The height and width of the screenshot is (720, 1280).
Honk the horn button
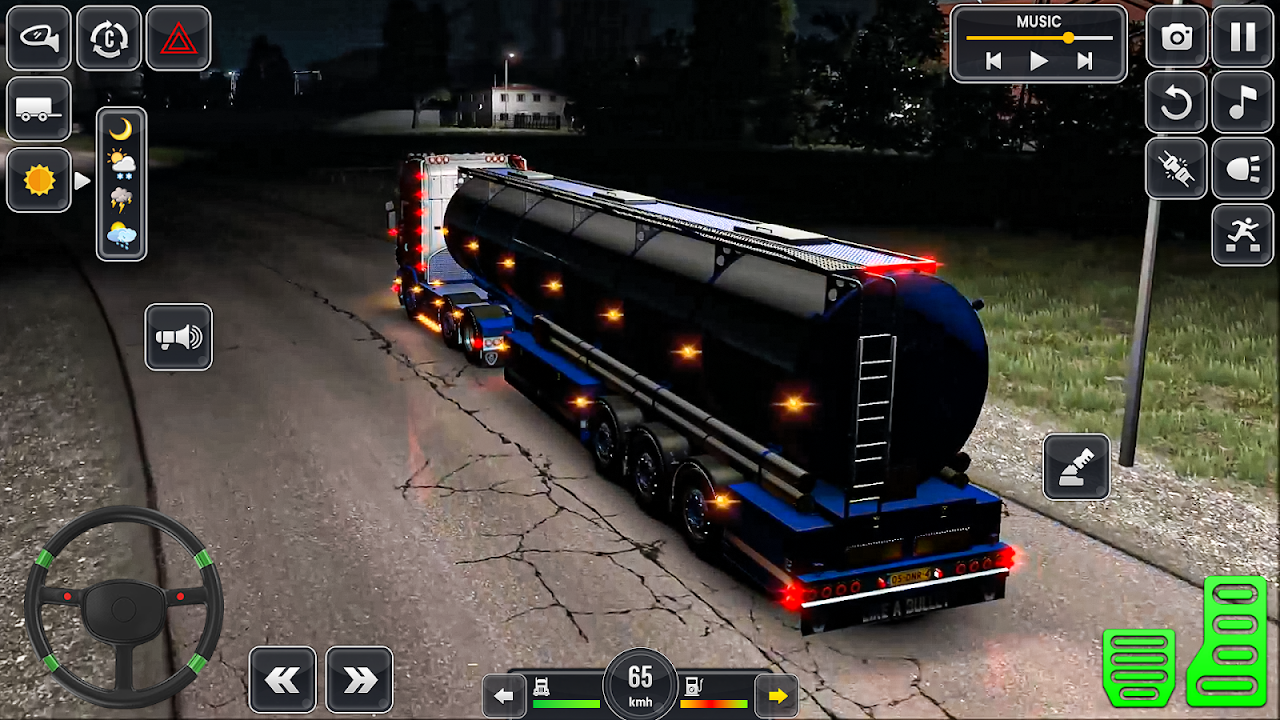178,337
